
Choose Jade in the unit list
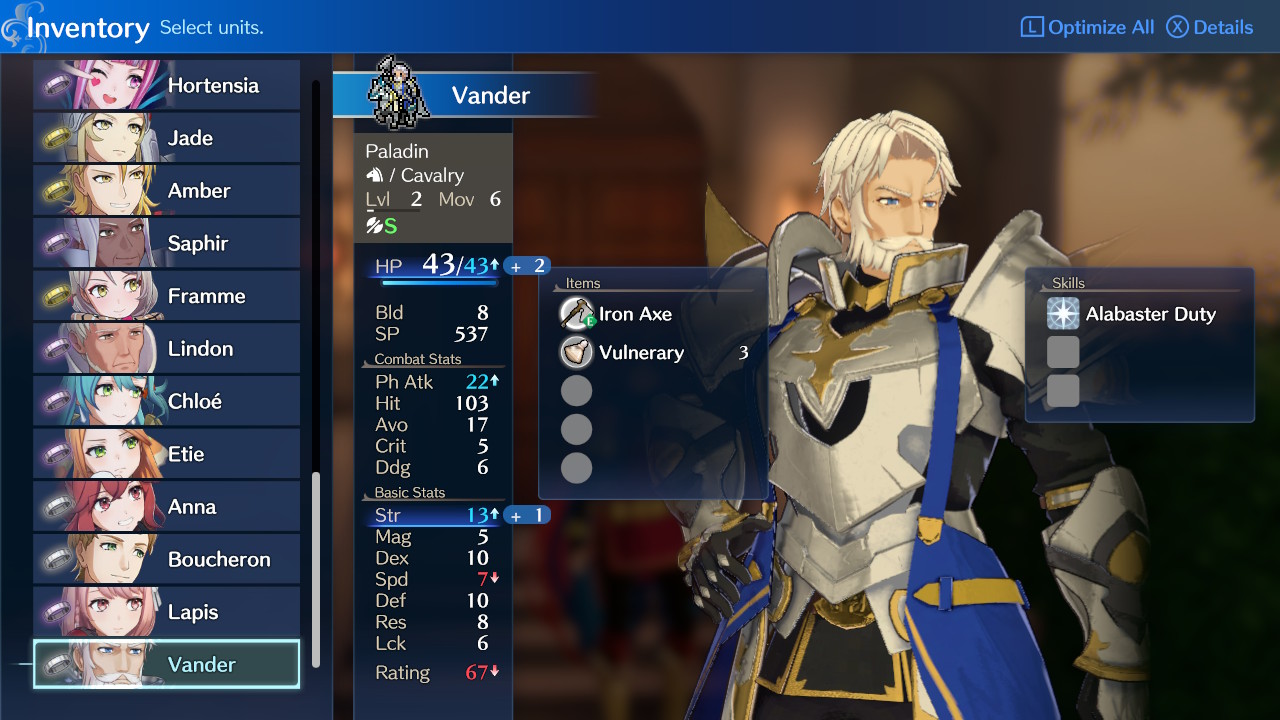[167, 138]
